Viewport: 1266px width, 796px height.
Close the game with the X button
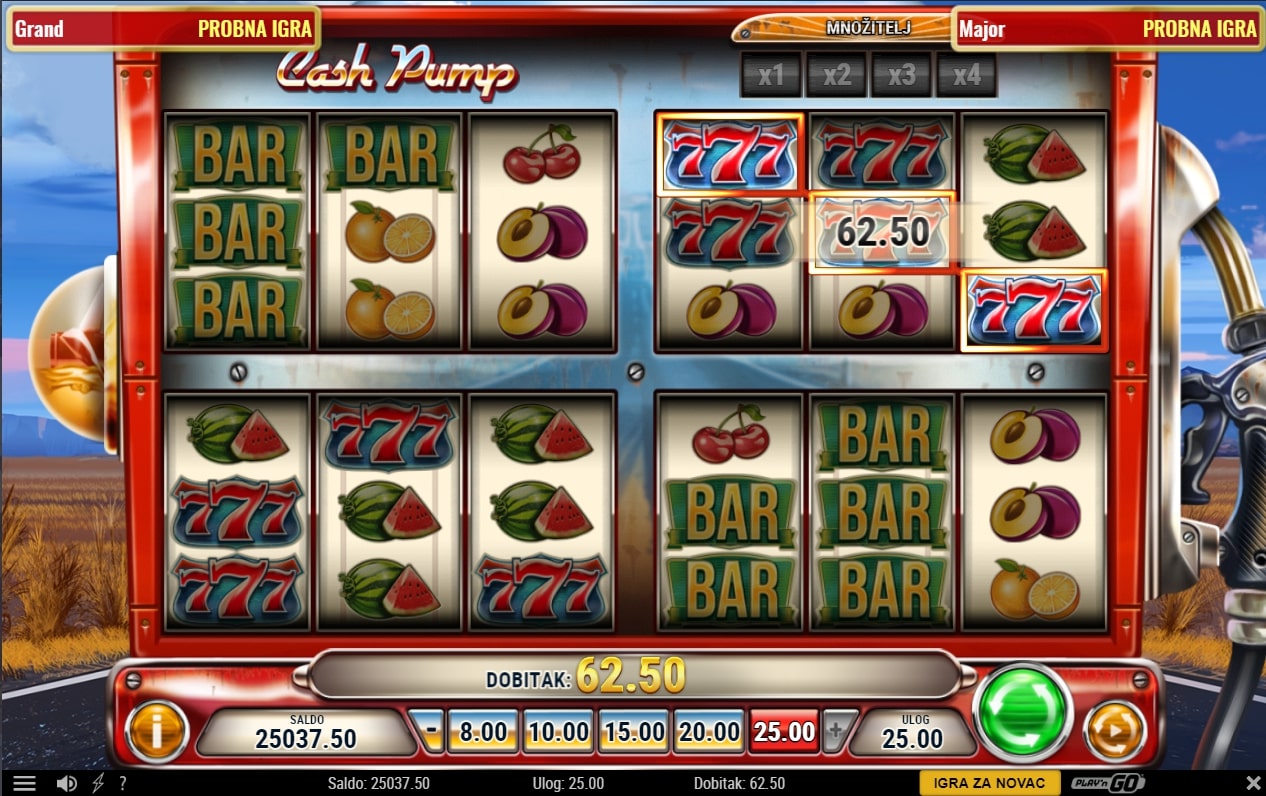tap(1253, 783)
